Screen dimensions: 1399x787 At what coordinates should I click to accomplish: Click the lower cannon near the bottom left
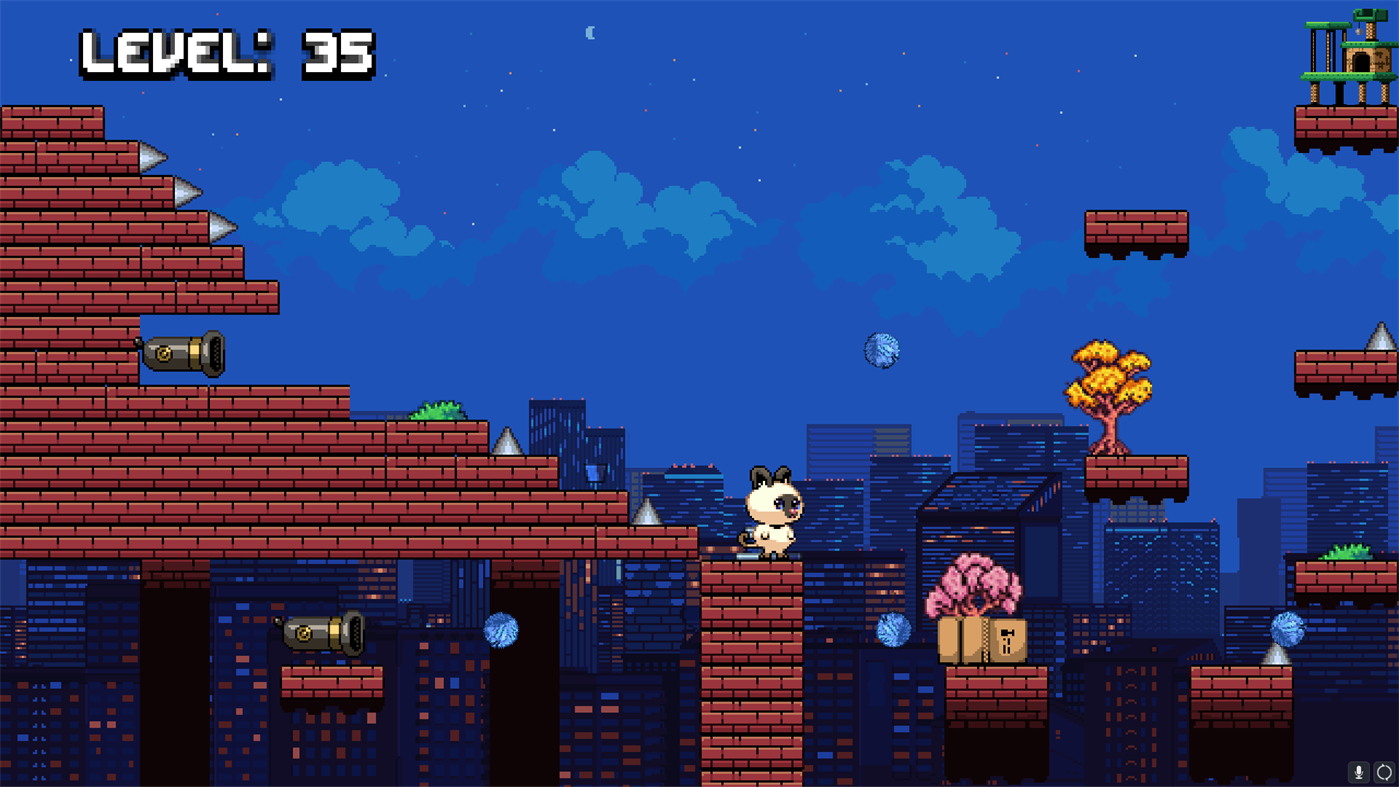point(320,633)
